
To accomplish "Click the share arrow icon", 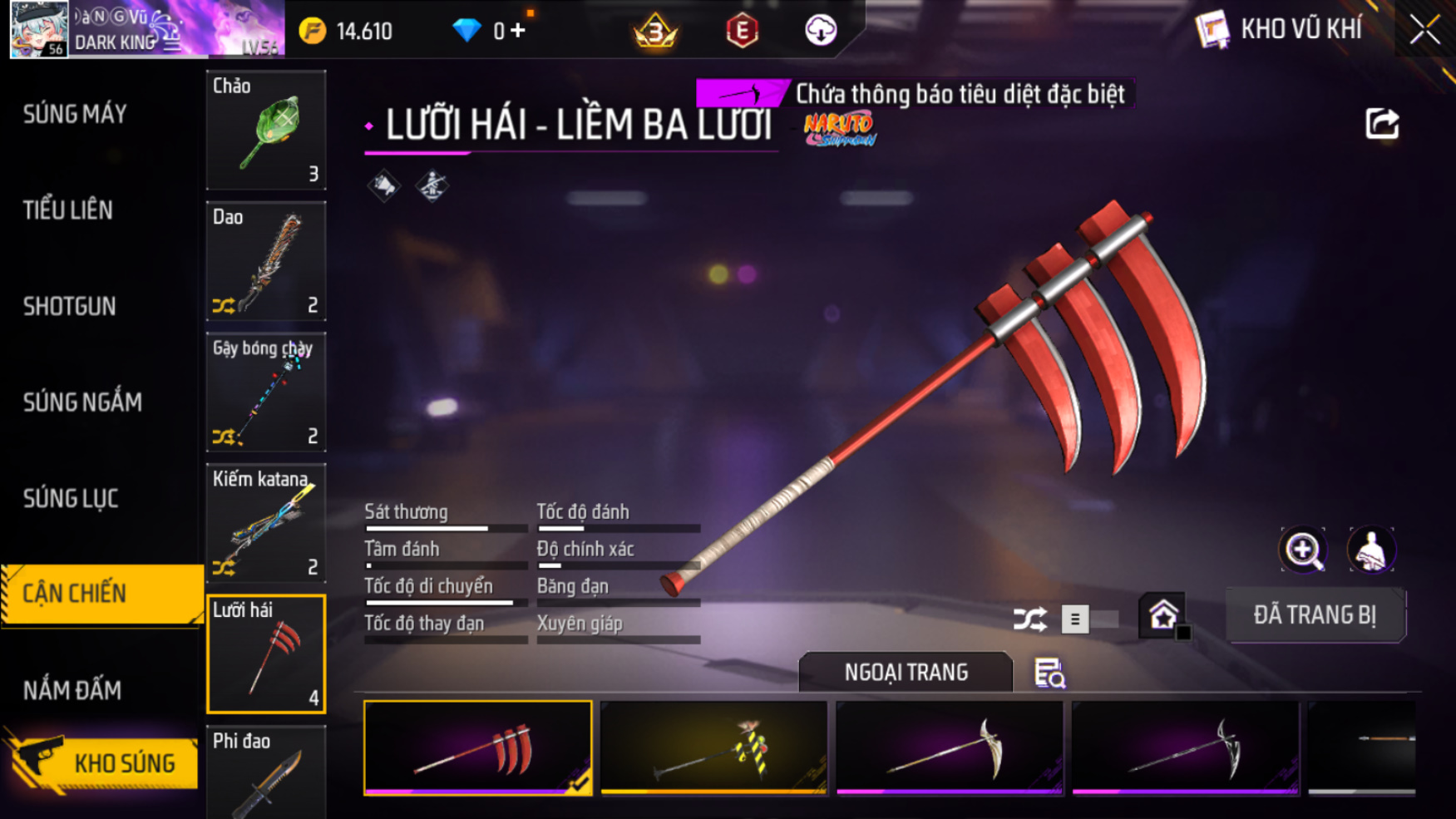I will (1382, 124).
